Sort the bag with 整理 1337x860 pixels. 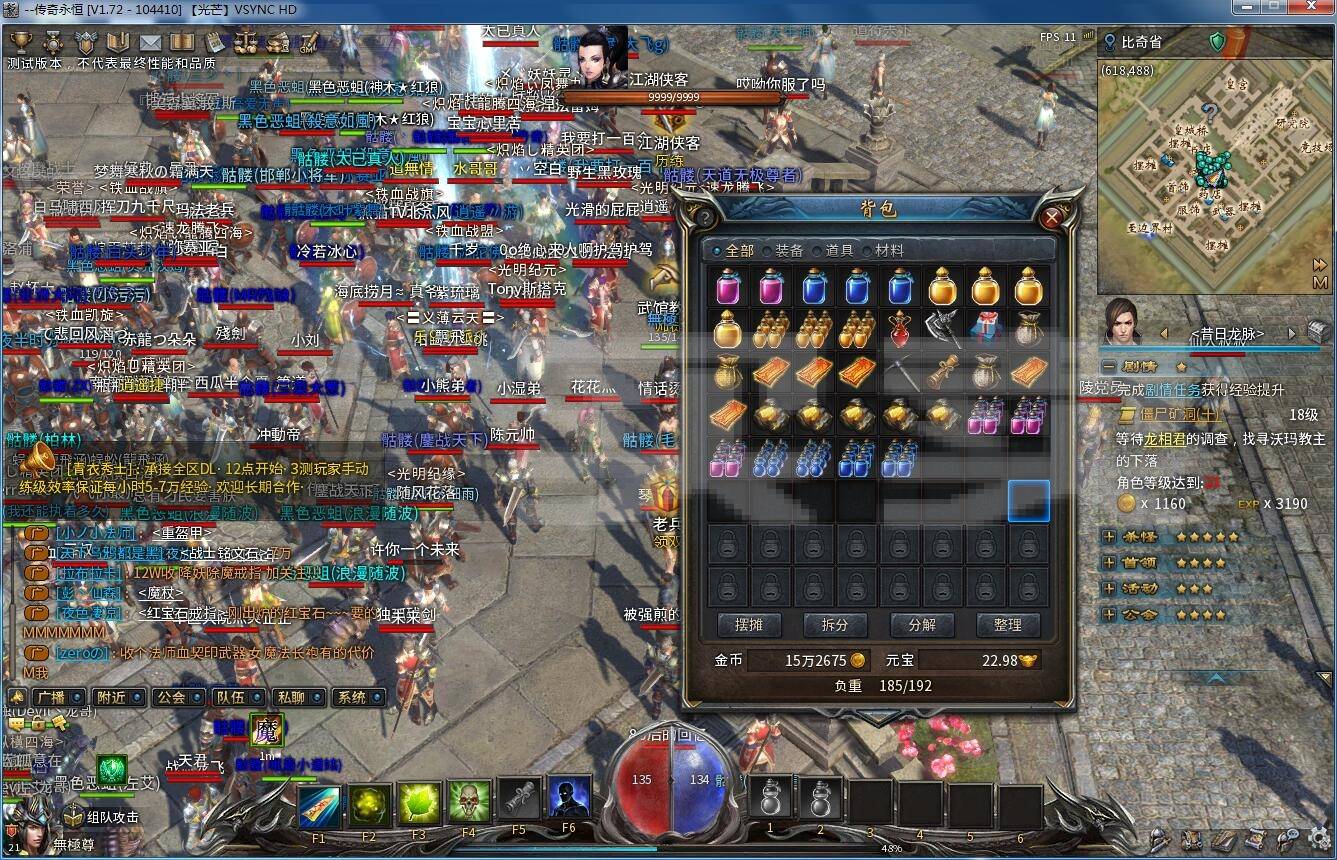click(x=1007, y=625)
